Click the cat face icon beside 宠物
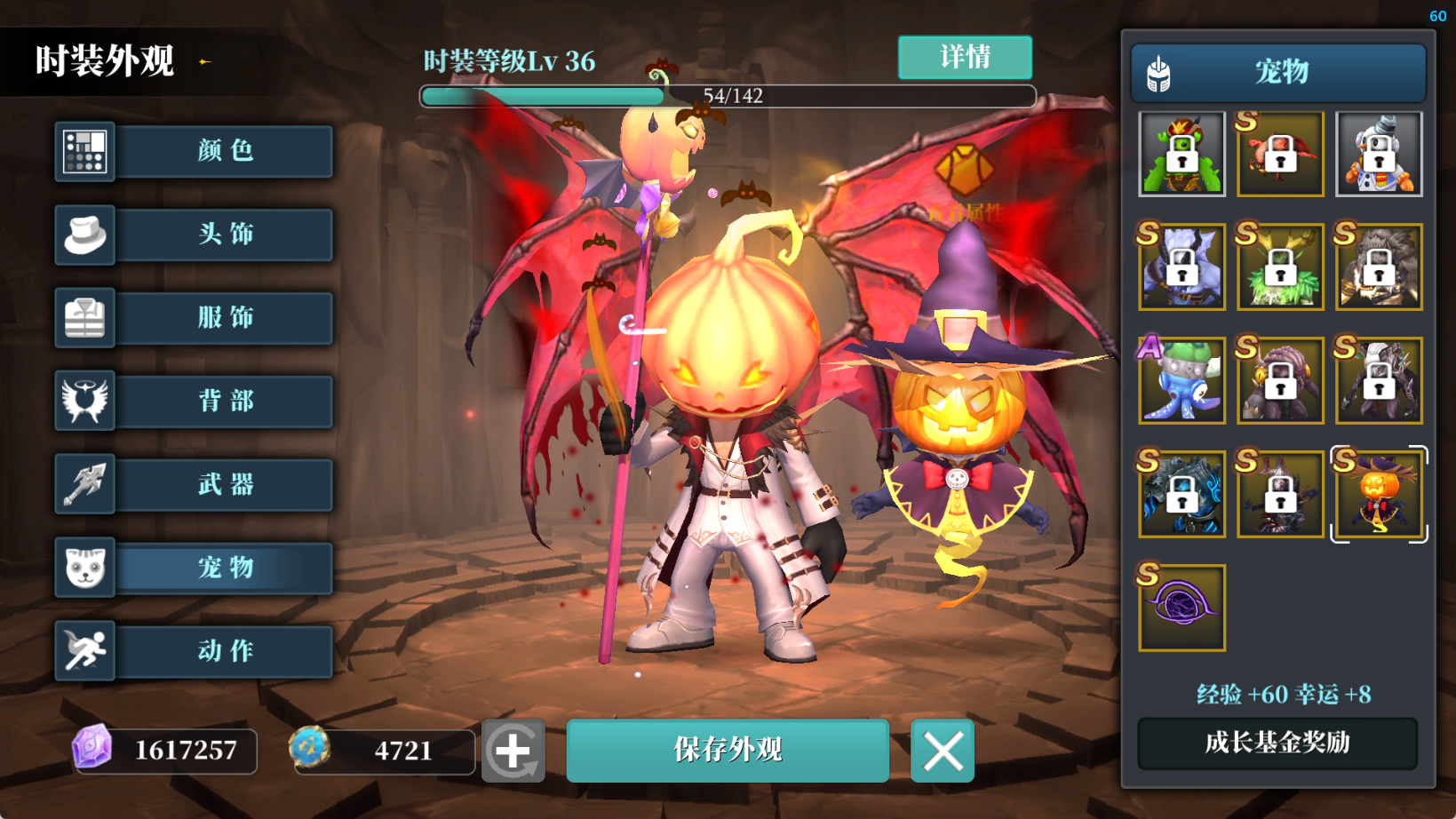The width and height of the screenshot is (1456, 819). pos(84,568)
